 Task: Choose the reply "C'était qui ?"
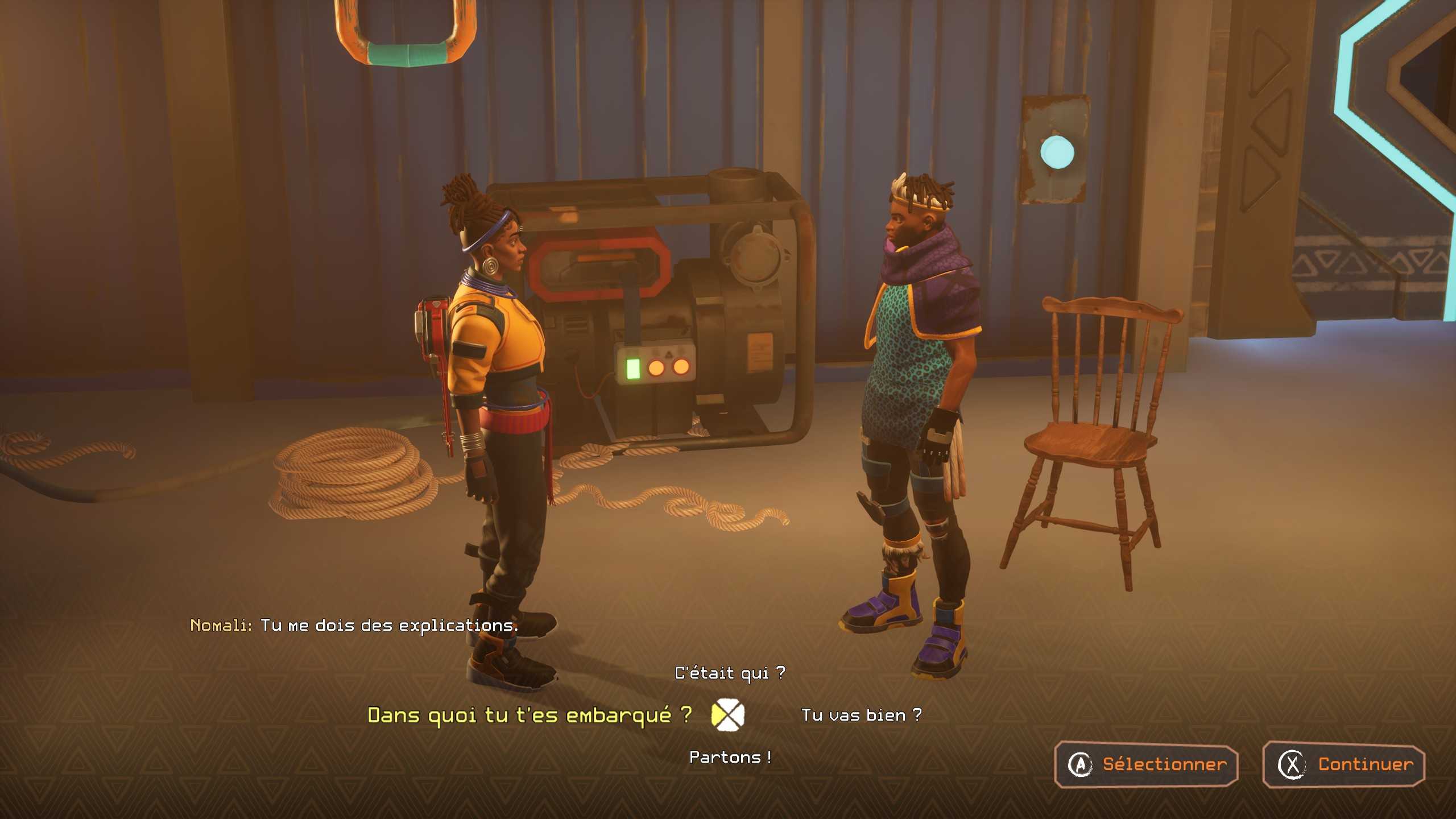tap(730, 673)
